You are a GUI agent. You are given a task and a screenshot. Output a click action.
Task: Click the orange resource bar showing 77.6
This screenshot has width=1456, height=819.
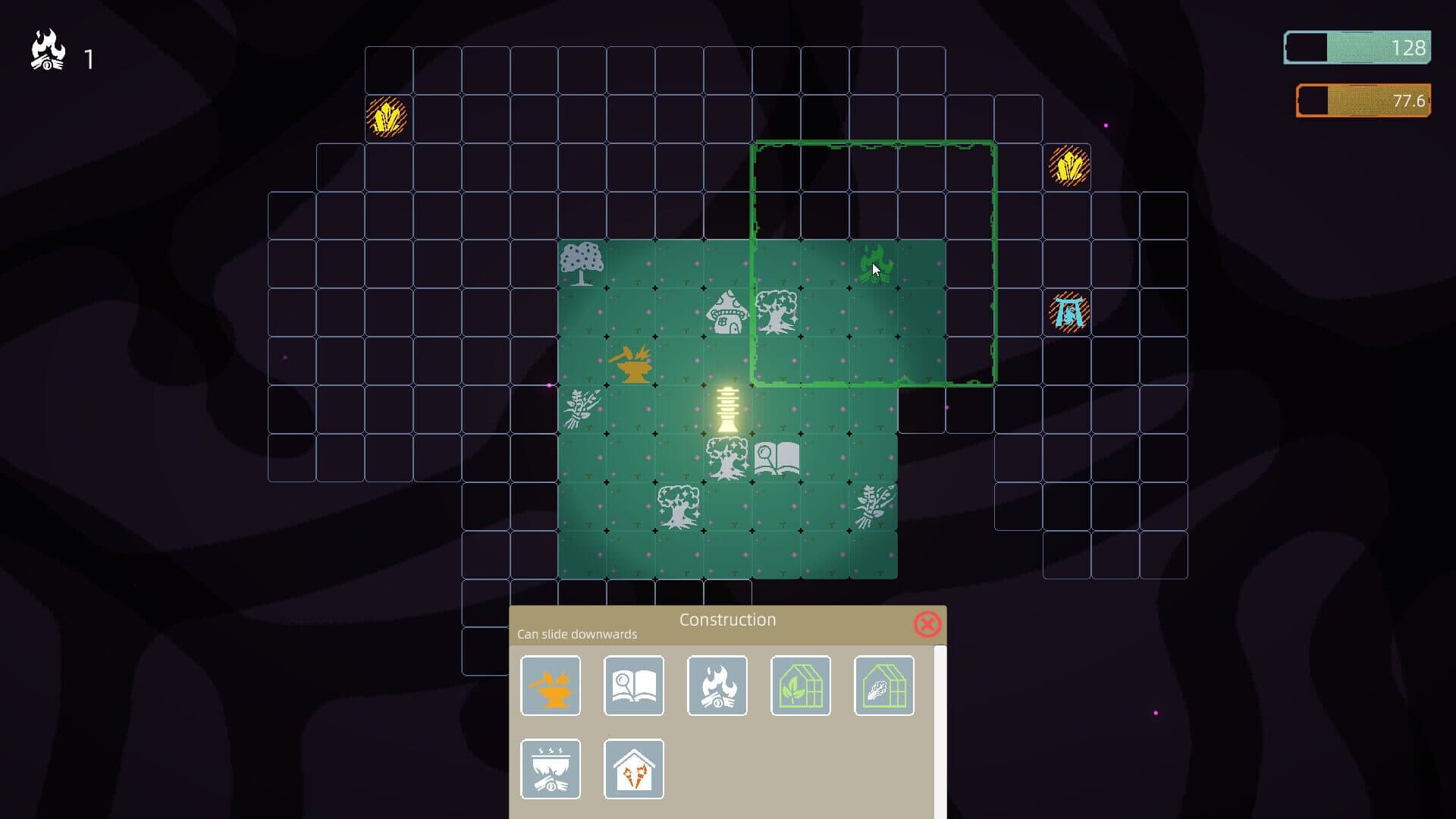pos(1361,99)
